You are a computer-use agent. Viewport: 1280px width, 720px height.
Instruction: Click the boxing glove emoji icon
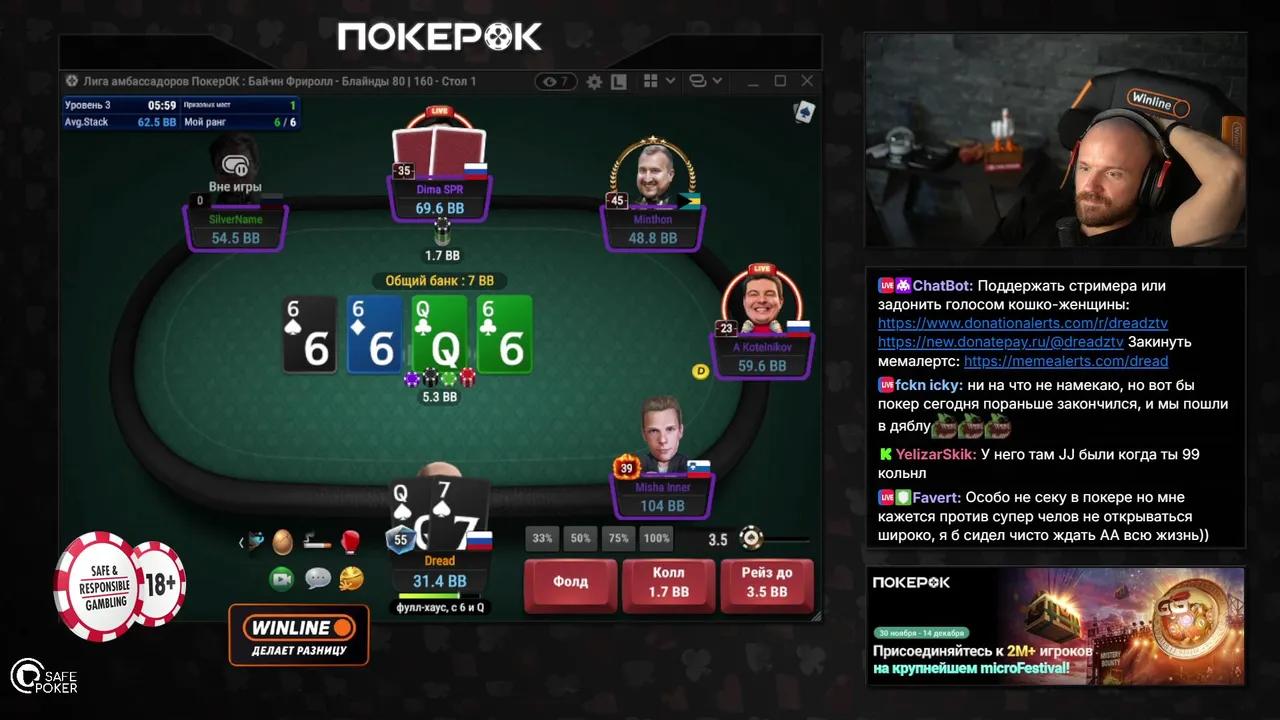coord(350,542)
